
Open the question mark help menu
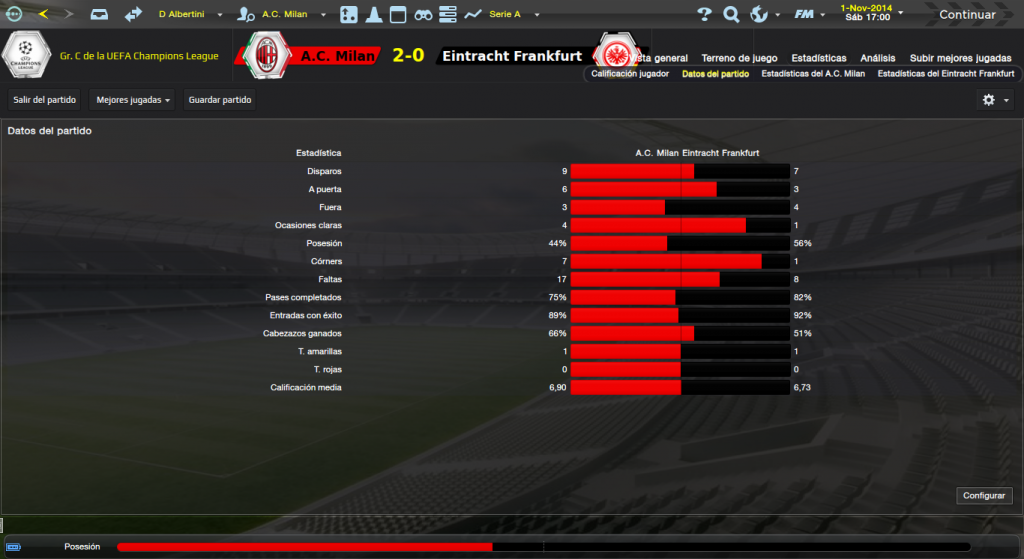point(704,15)
